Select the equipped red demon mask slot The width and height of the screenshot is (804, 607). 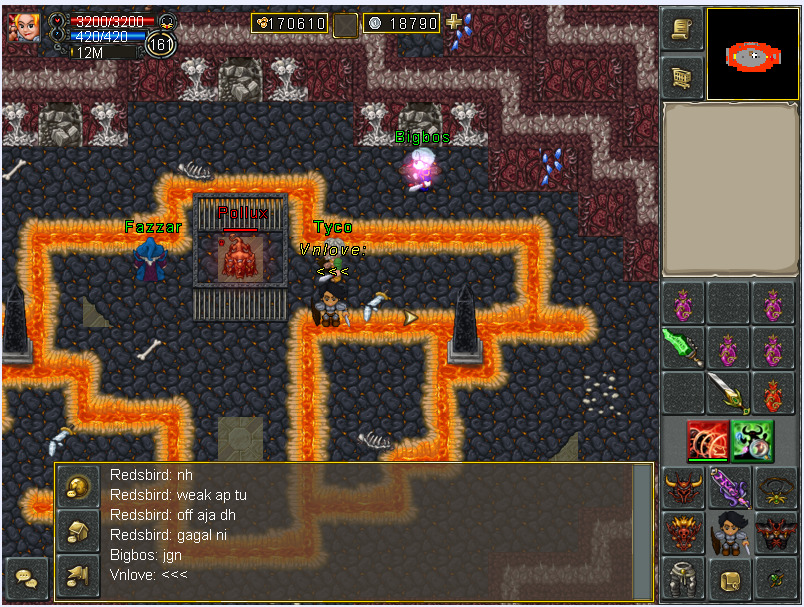[682, 533]
